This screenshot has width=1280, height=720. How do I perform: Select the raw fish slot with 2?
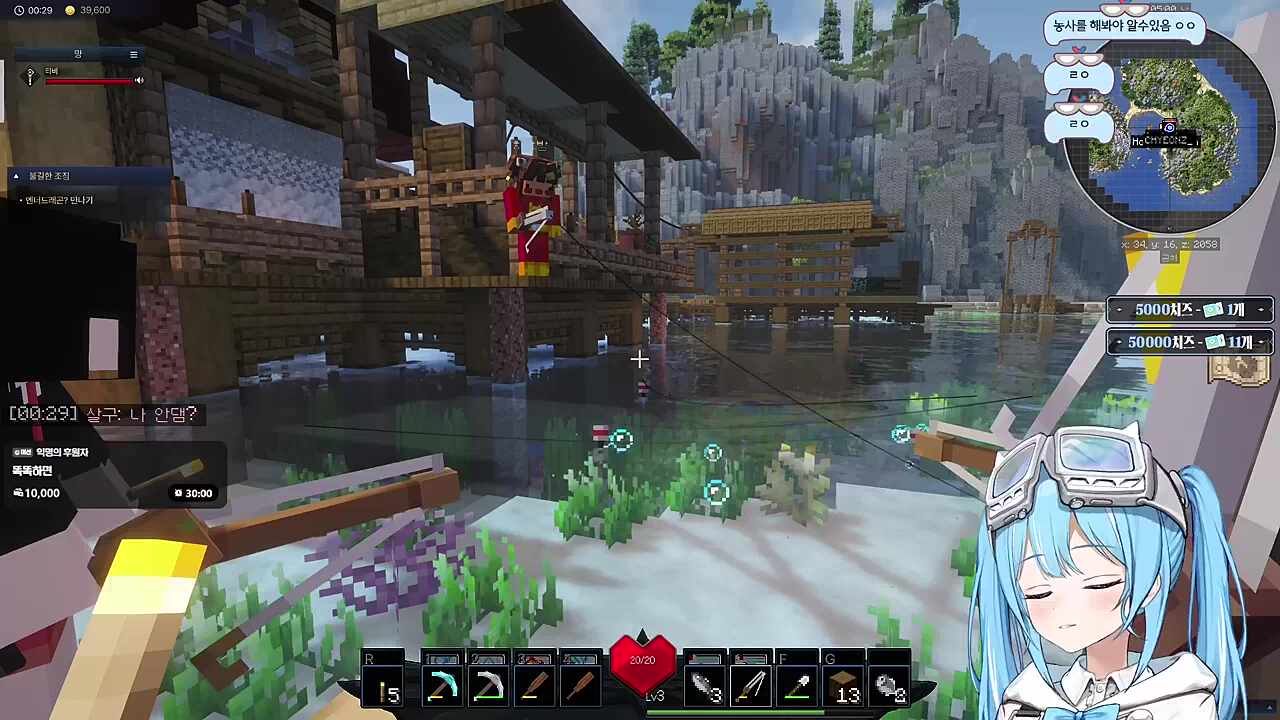tap(889, 686)
